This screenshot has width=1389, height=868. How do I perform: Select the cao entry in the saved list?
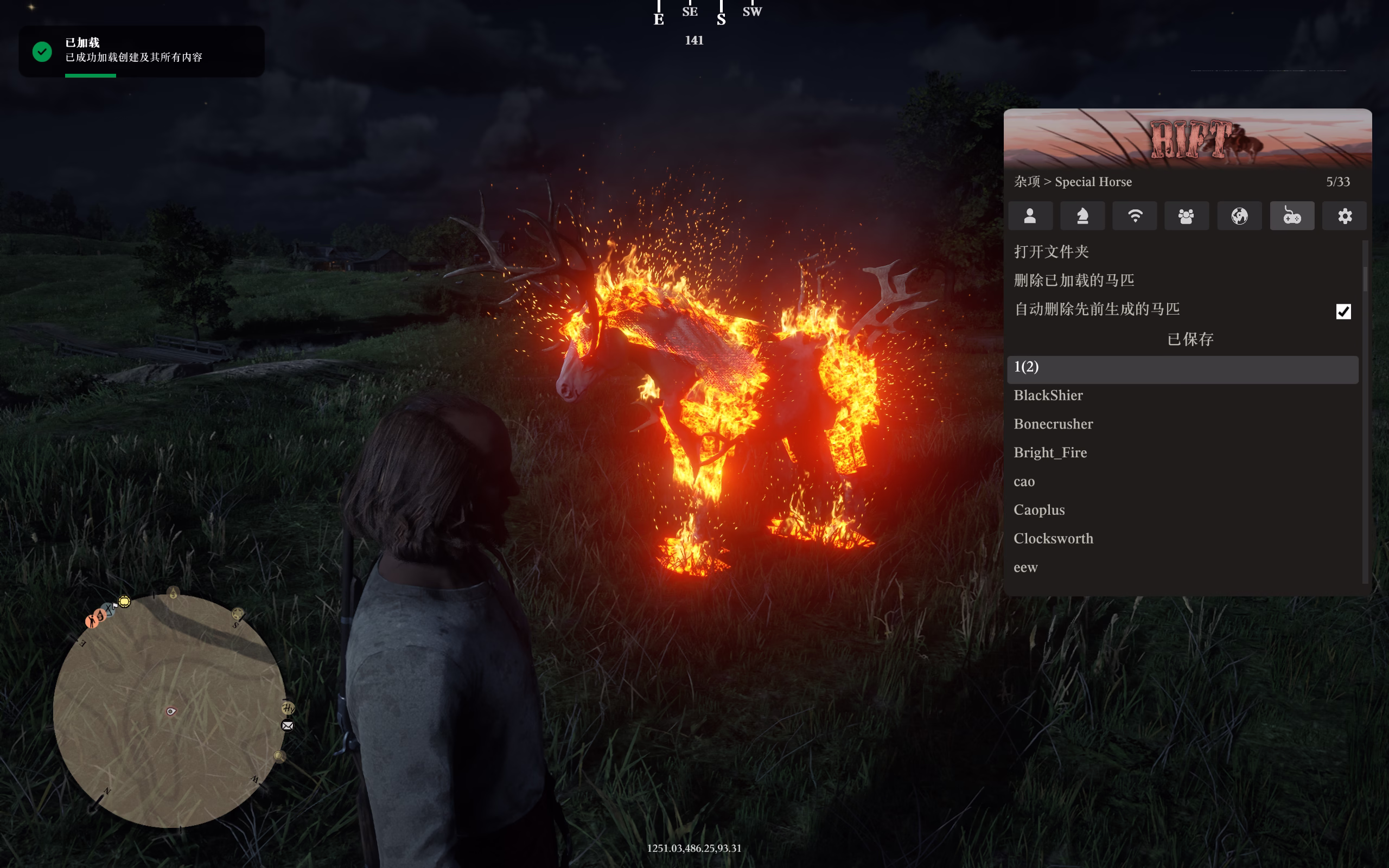click(1024, 482)
